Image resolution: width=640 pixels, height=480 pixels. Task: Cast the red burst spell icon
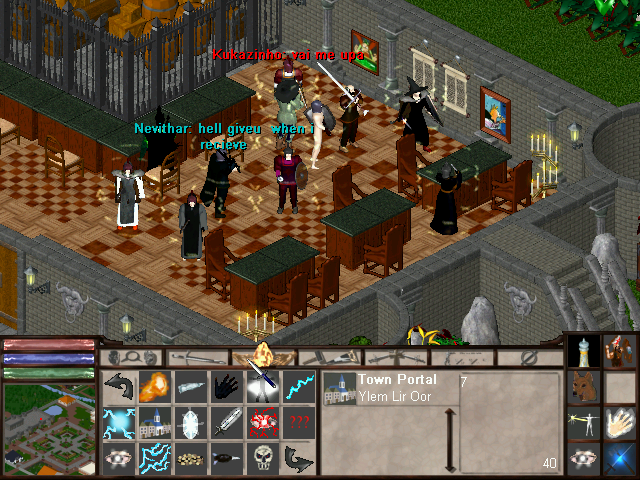(x=263, y=422)
